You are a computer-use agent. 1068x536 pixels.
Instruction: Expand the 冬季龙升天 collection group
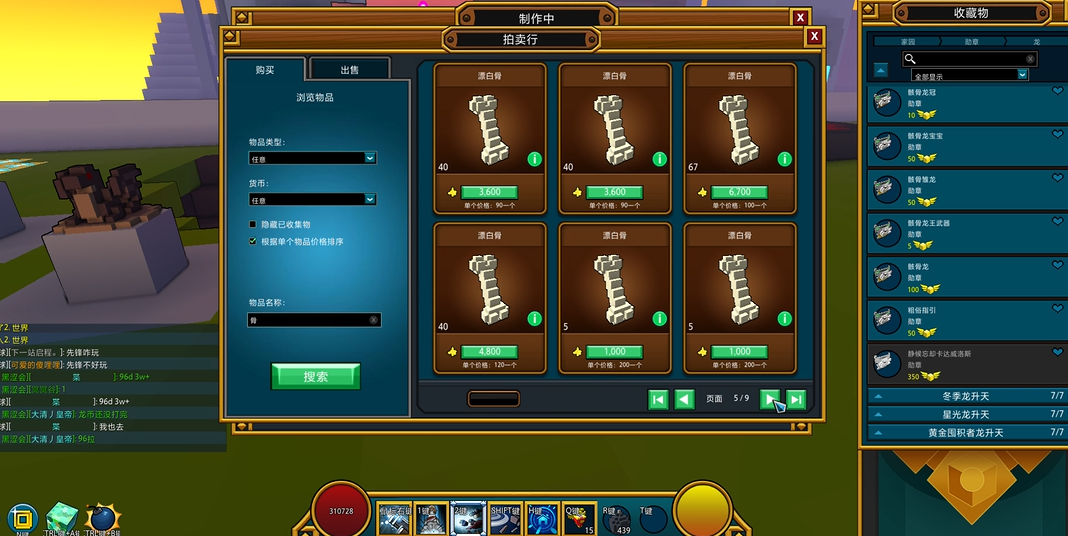[965, 396]
